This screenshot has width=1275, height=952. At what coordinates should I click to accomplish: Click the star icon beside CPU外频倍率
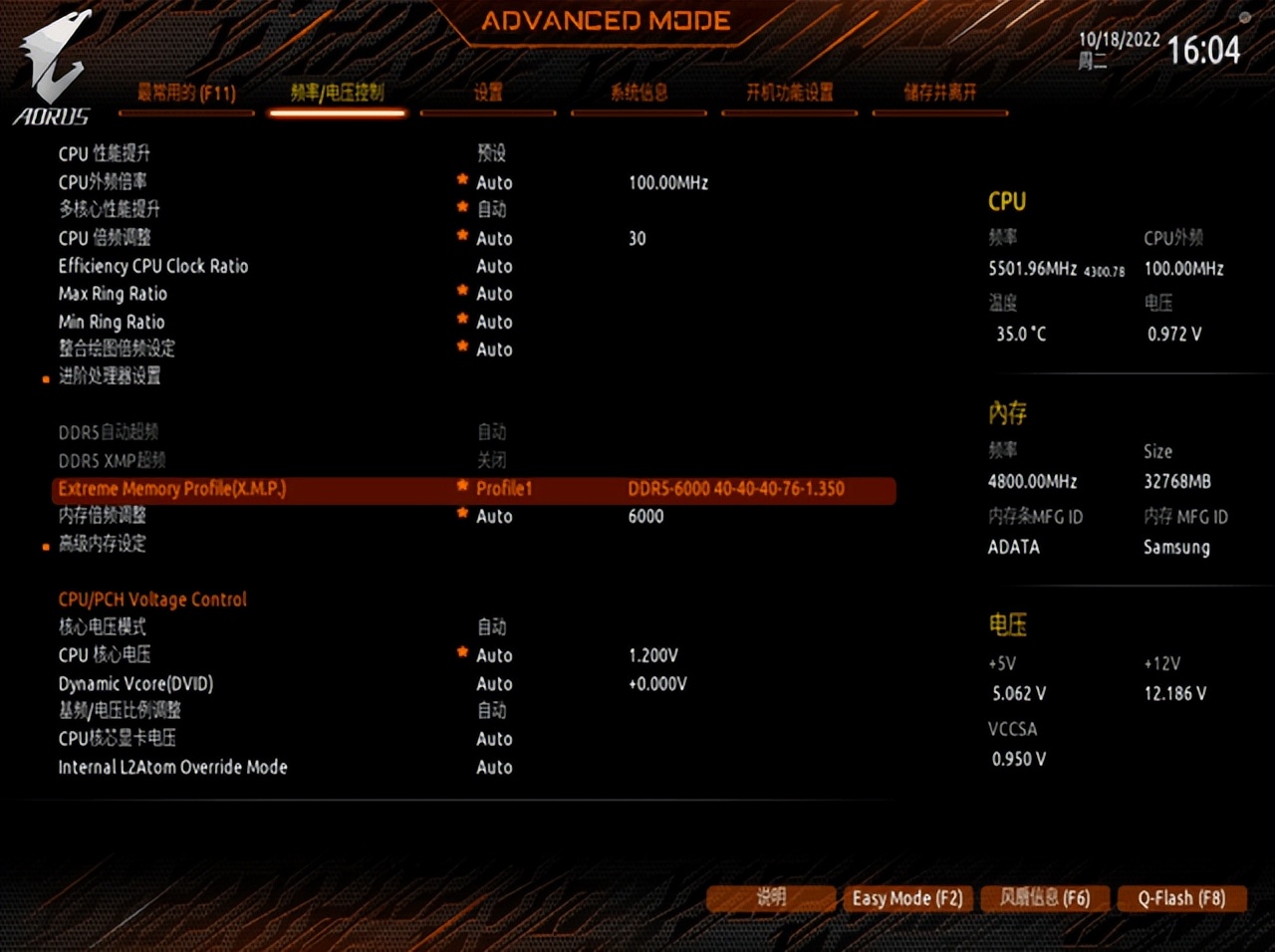click(x=461, y=178)
